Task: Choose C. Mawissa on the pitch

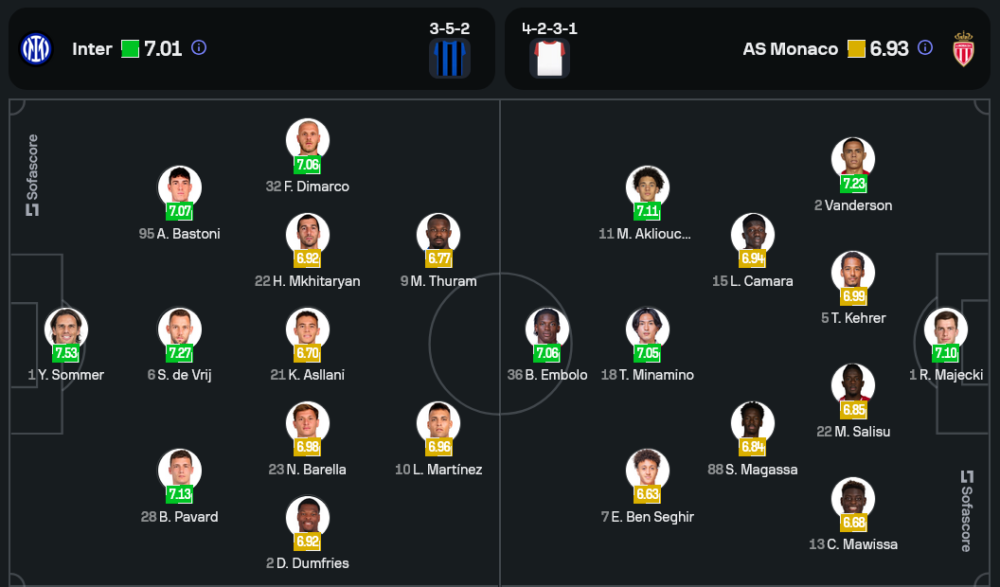Action: pos(853,500)
